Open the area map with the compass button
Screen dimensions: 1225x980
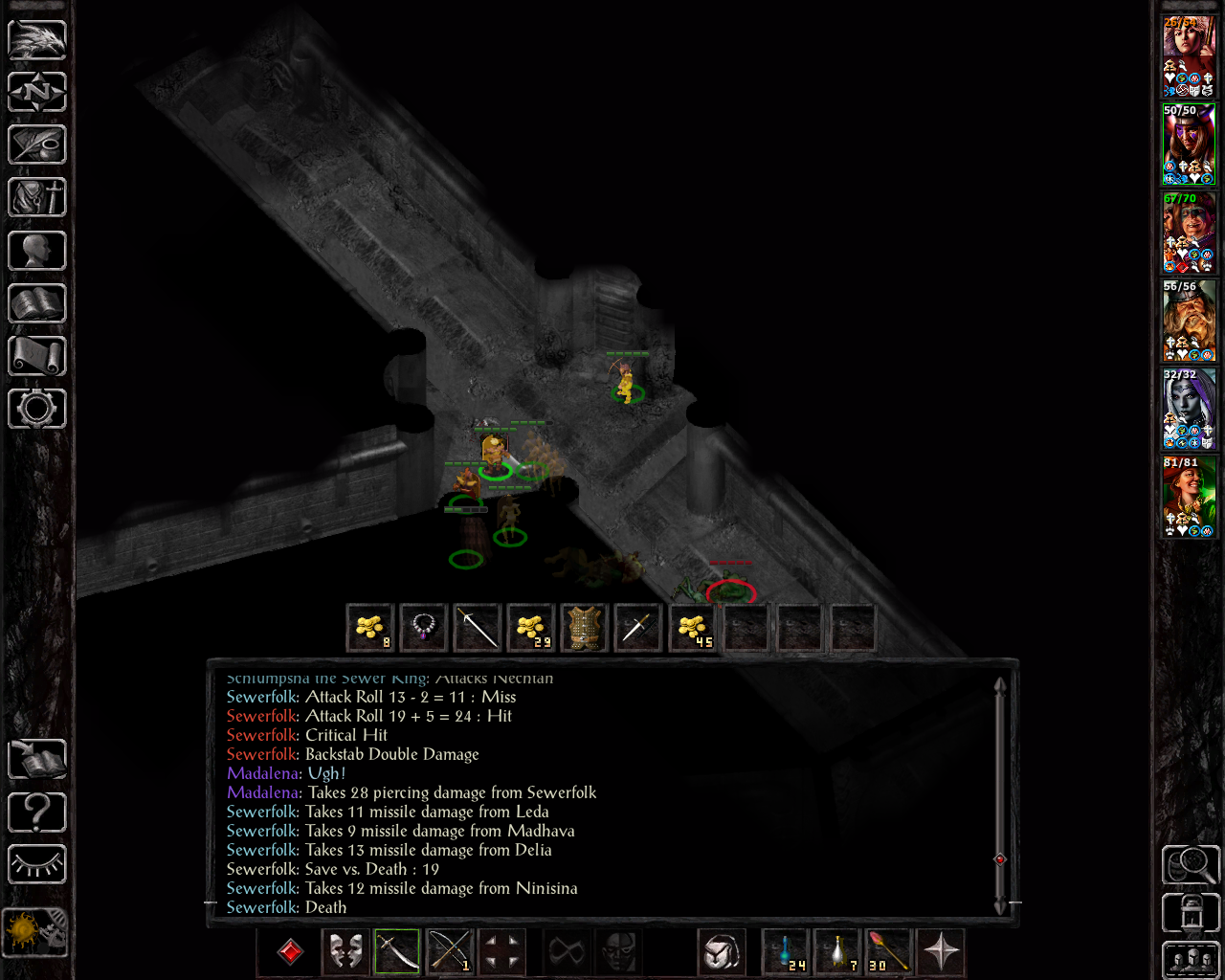tap(37, 92)
